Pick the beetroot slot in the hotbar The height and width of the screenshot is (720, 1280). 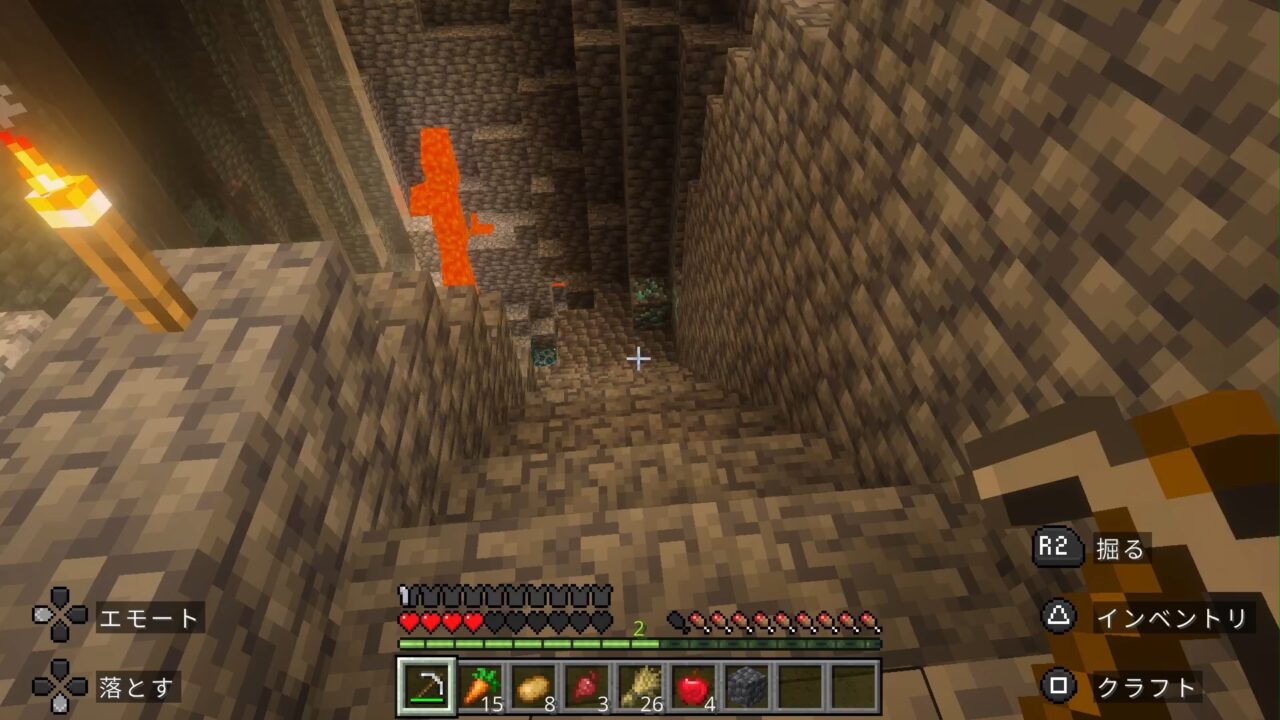point(587,687)
